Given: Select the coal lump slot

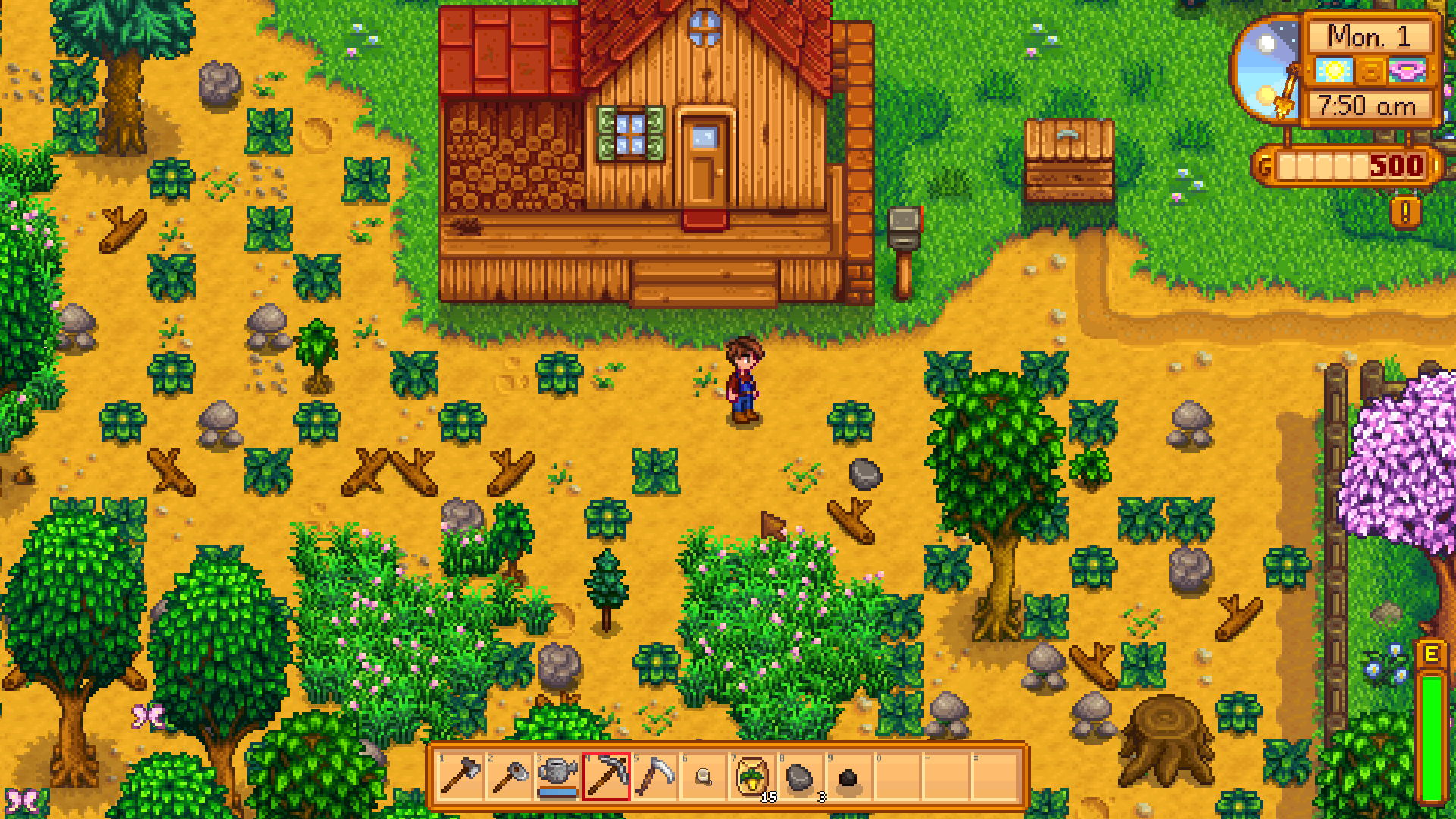Looking at the screenshot, I should coord(849,777).
